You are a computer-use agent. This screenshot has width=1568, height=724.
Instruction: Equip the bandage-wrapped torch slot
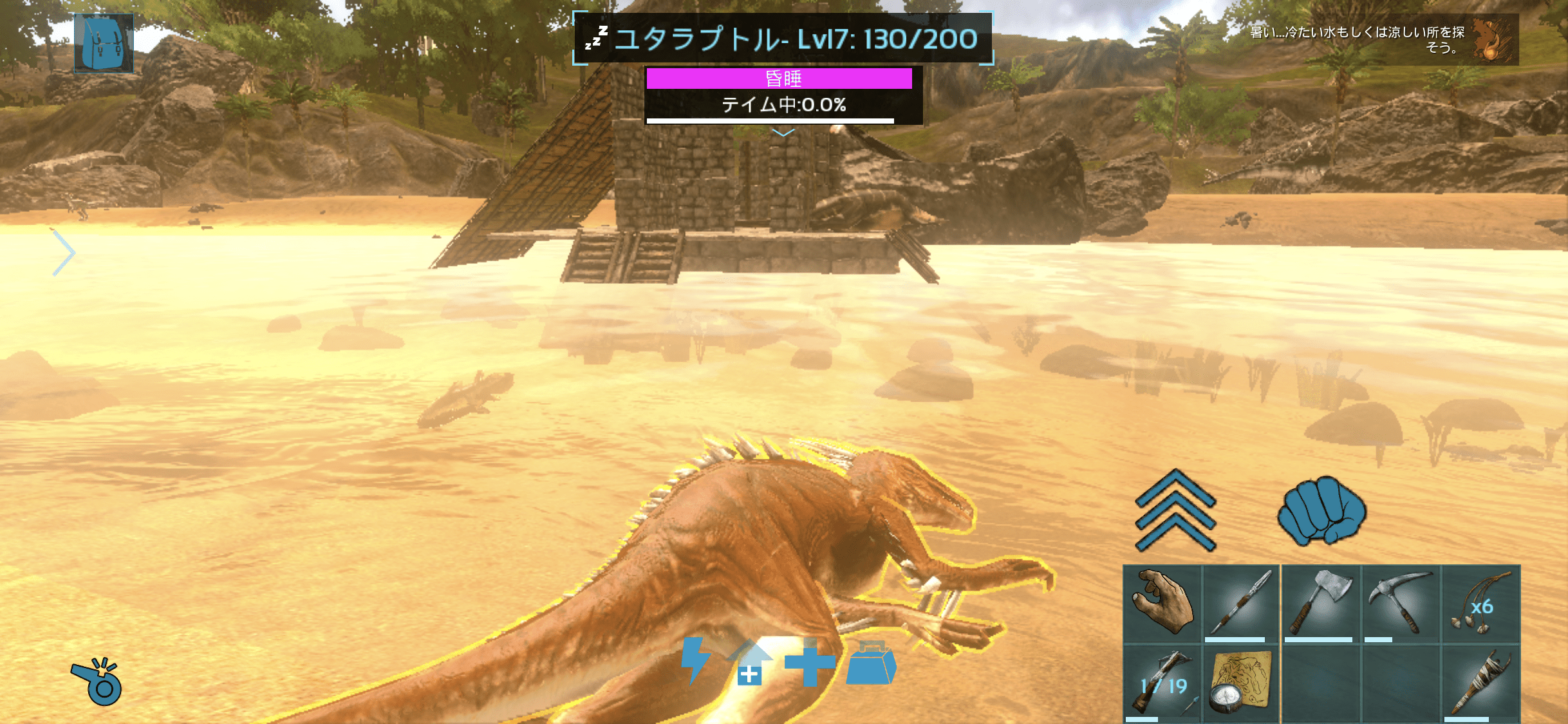[1480, 685]
